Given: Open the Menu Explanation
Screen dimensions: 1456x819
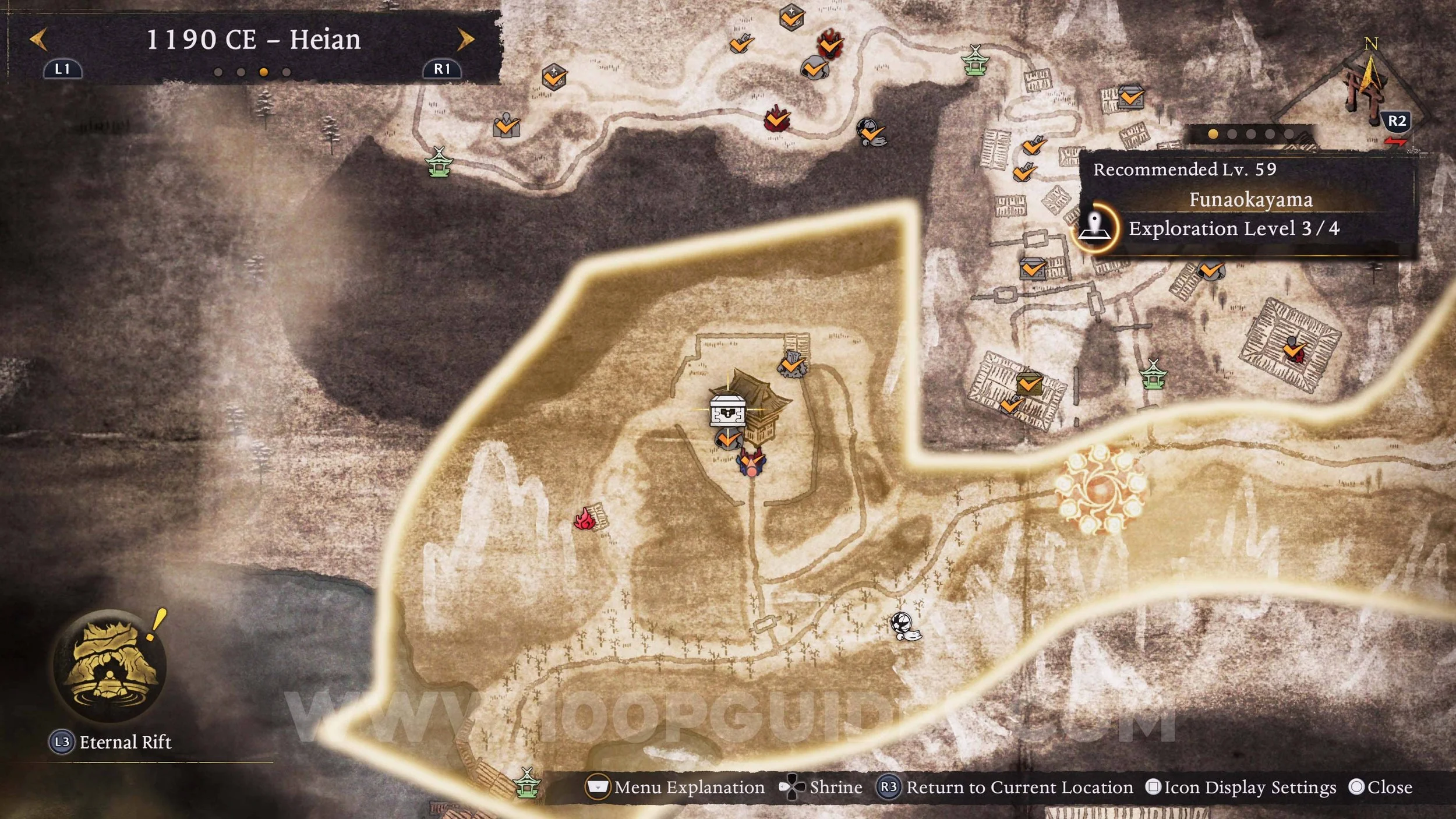Looking at the screenshot, I should [x=676, y=788].
